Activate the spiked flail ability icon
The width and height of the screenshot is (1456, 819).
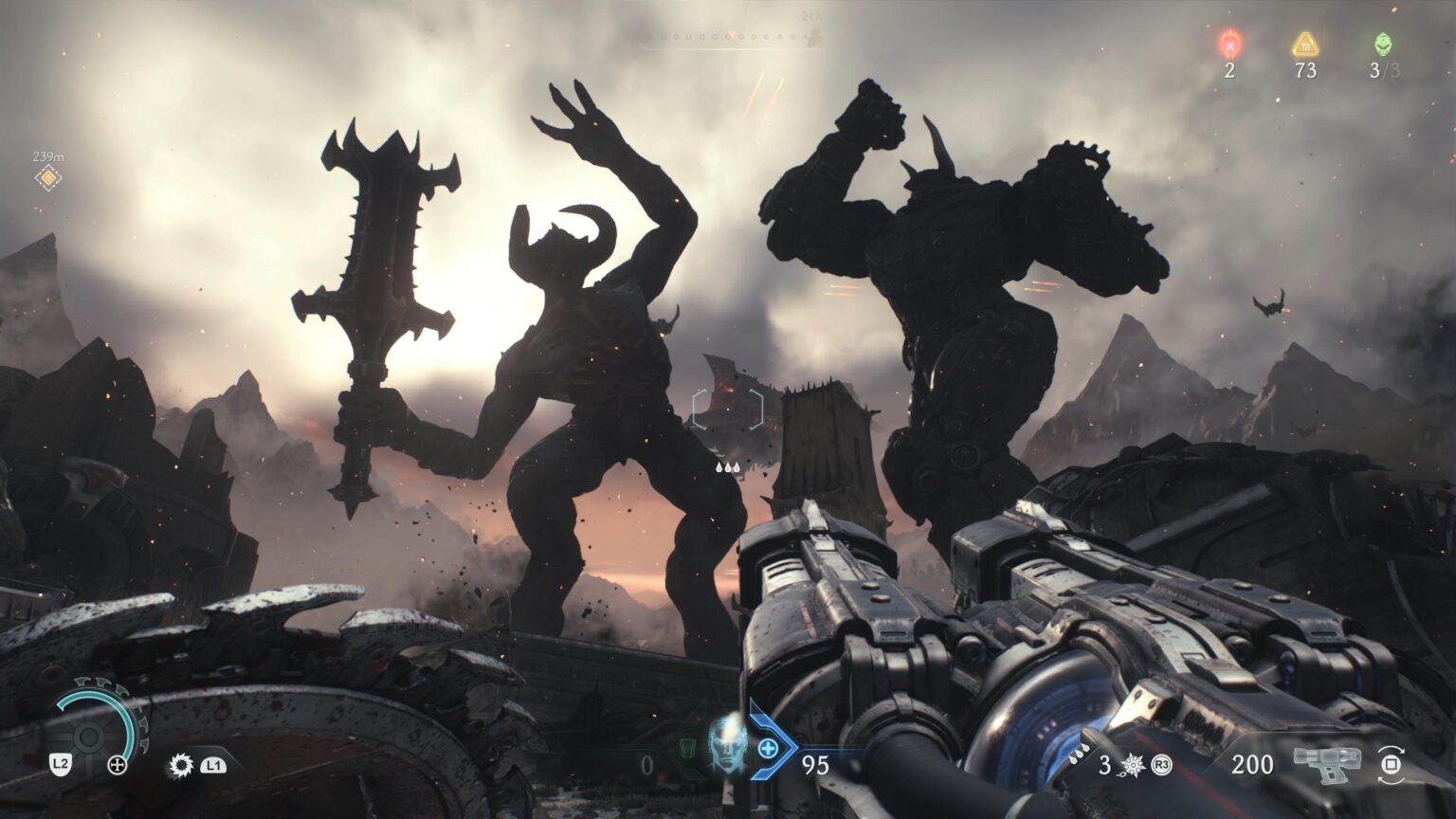[x=1133, y=764]
